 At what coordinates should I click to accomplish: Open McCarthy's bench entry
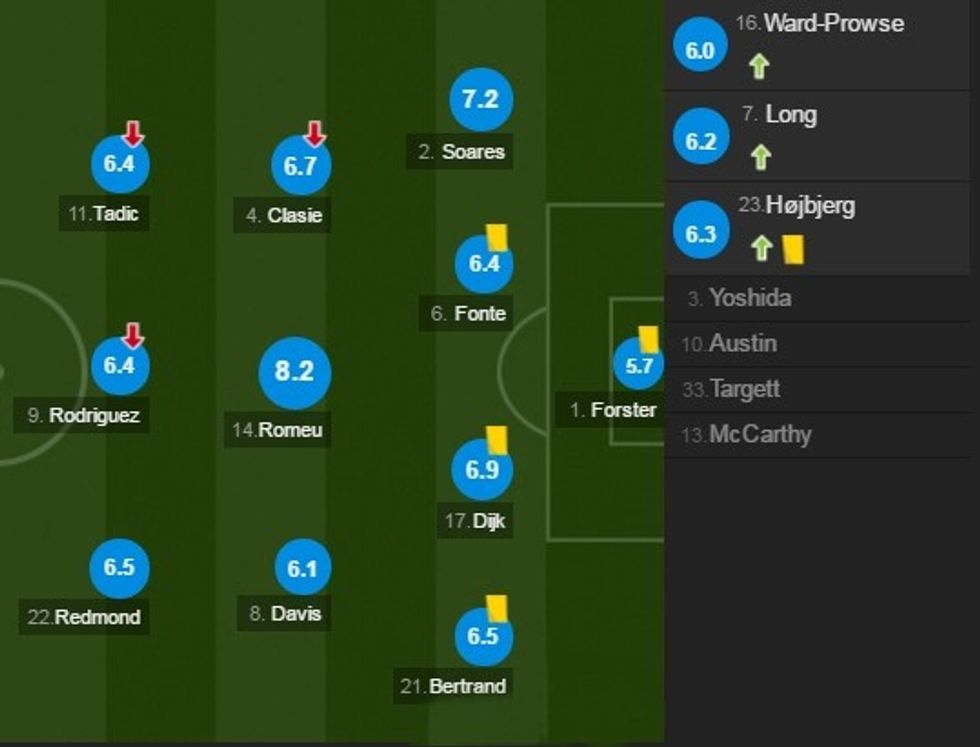[x=759, y=434]
